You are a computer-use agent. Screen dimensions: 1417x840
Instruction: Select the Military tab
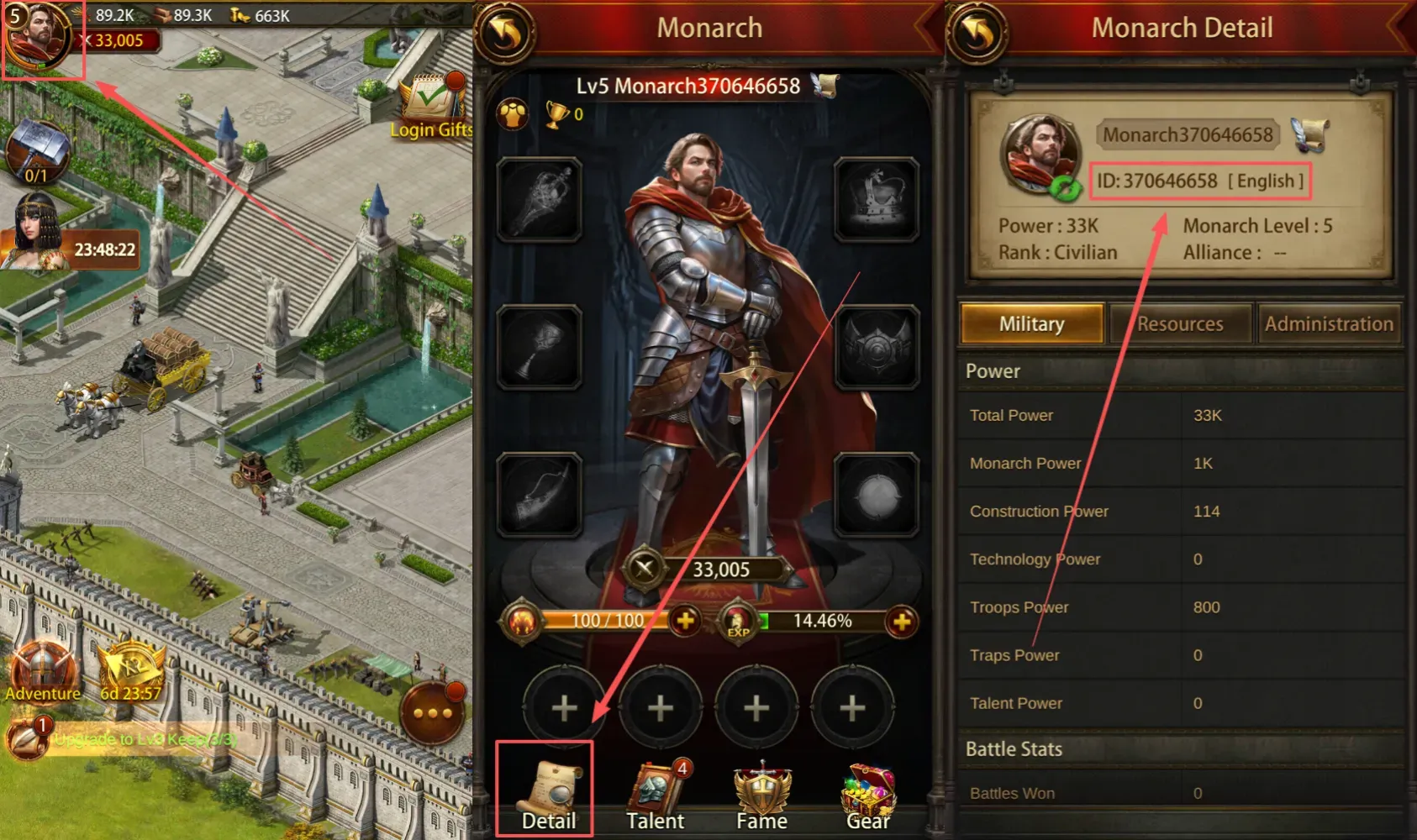coord(1031,324)
